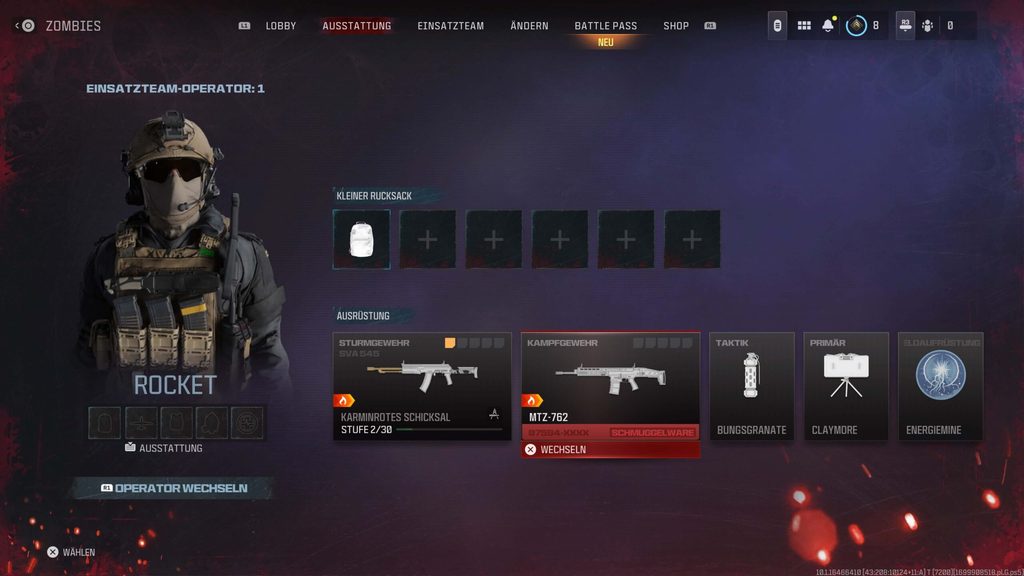Image resolution: width=1024 pixels, height=576 pixels.
Task: Open the notifications bell icon
Action: click(x=828, y=26)
